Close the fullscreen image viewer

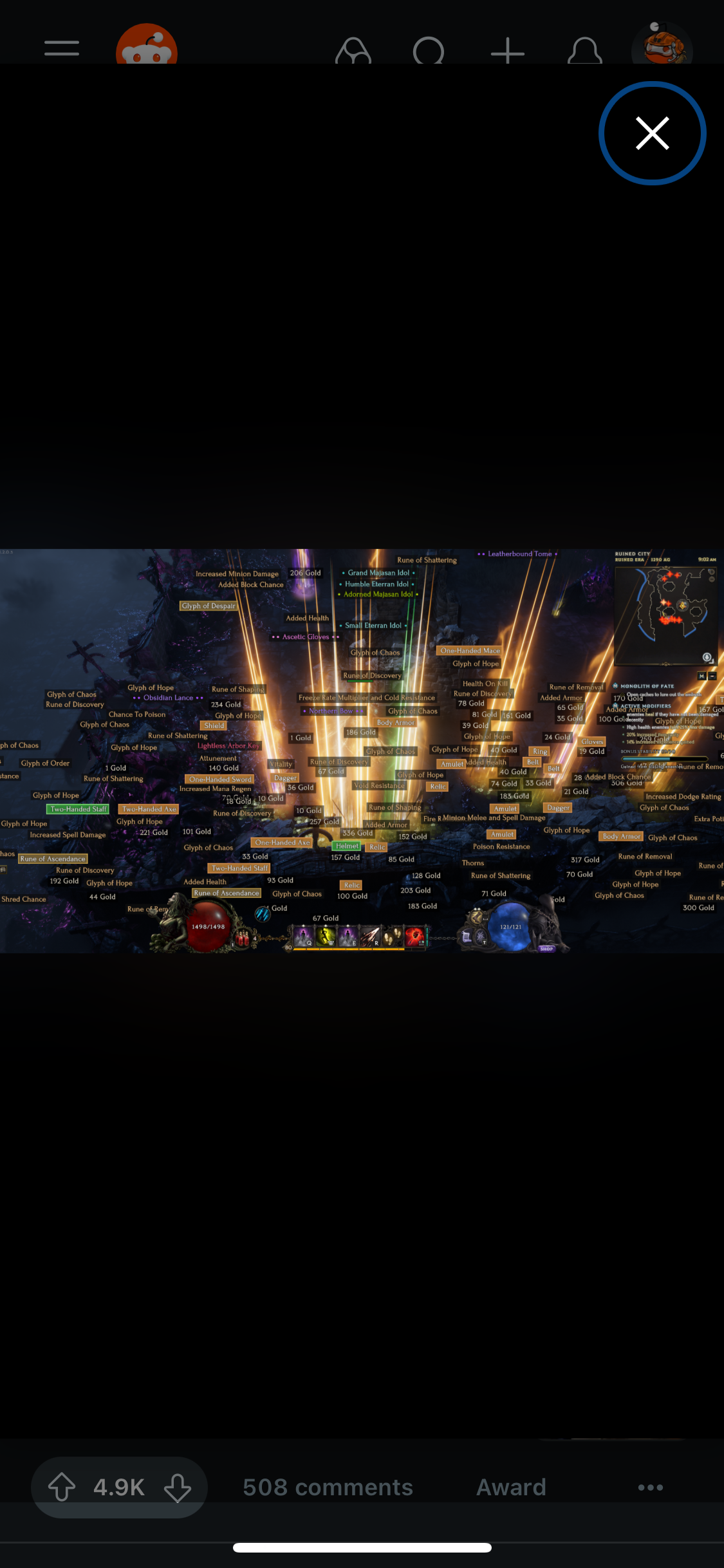pyautogui.click(x=652, y=133)
